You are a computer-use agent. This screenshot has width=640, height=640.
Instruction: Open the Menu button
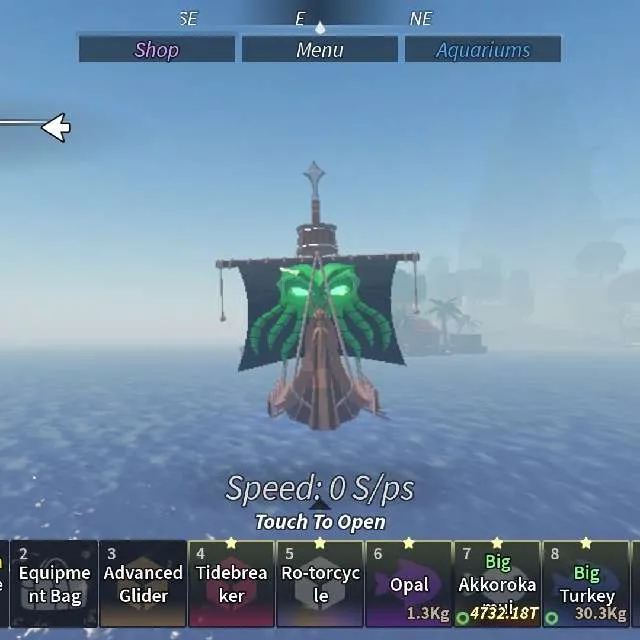pos(320,49)
